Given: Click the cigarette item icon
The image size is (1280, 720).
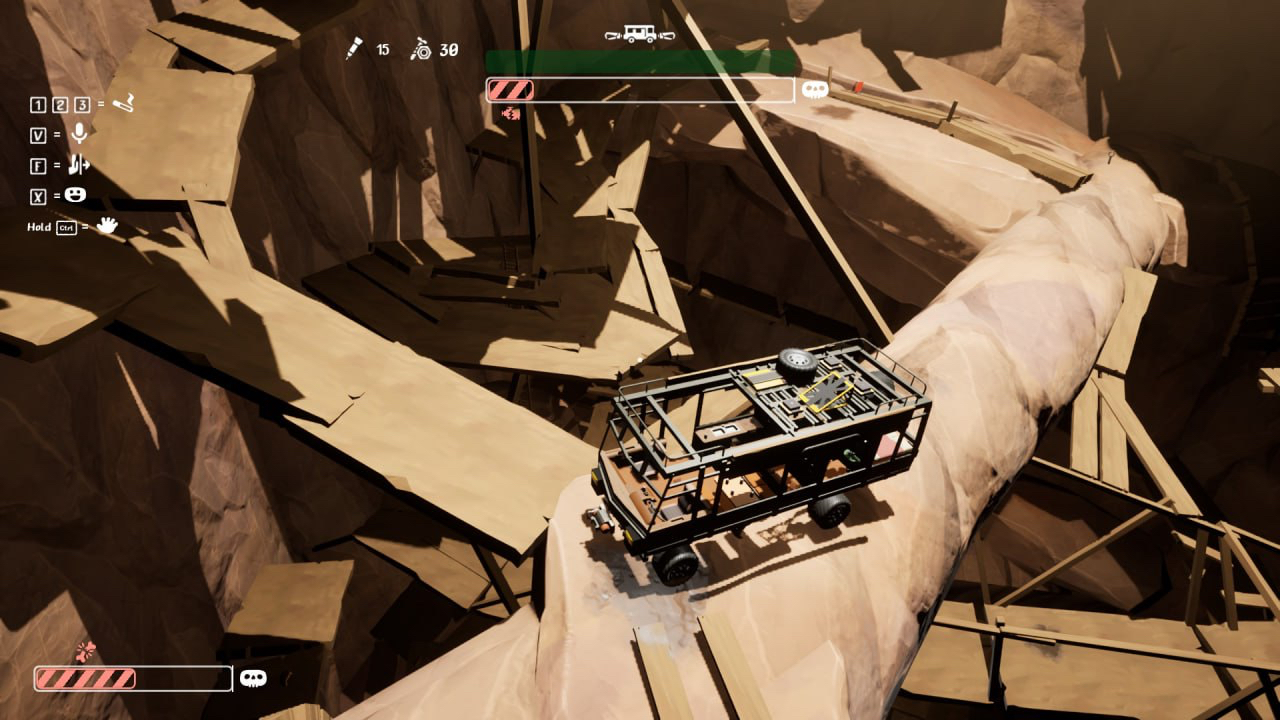Looking at the screenshot, I should pos(124,103).
